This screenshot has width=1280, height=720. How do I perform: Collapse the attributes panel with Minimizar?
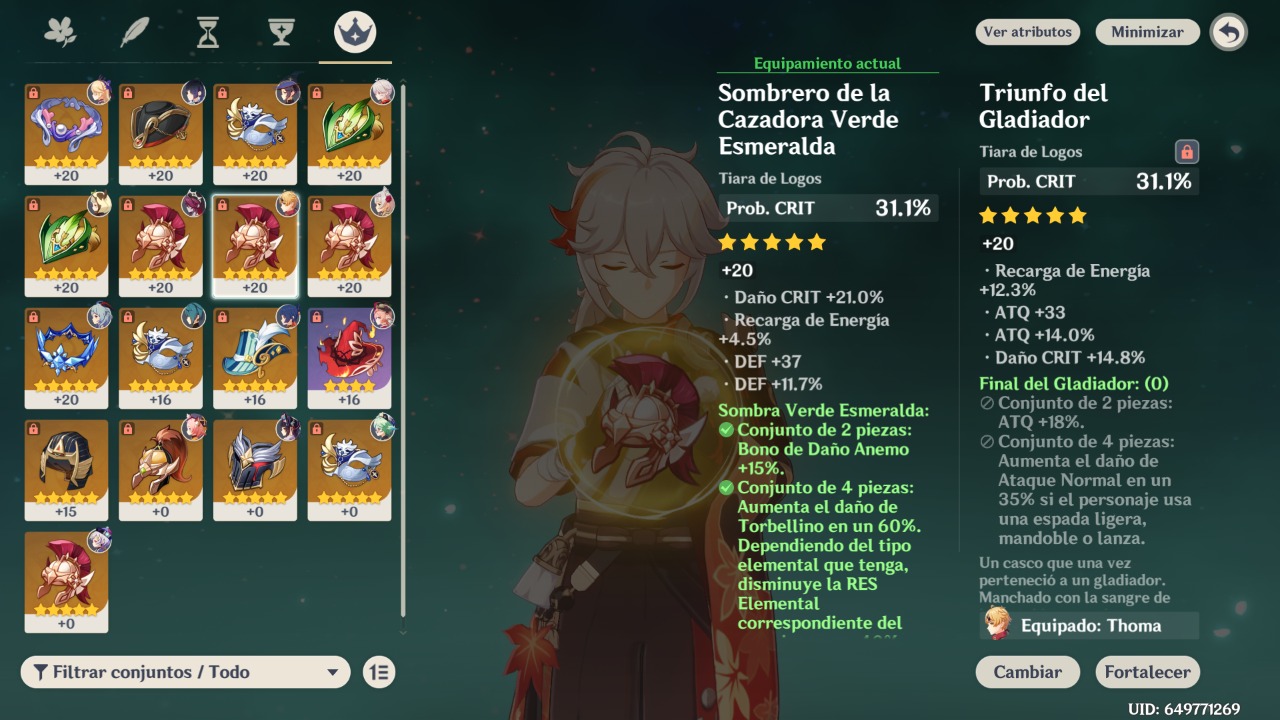tap(1146, 31)
